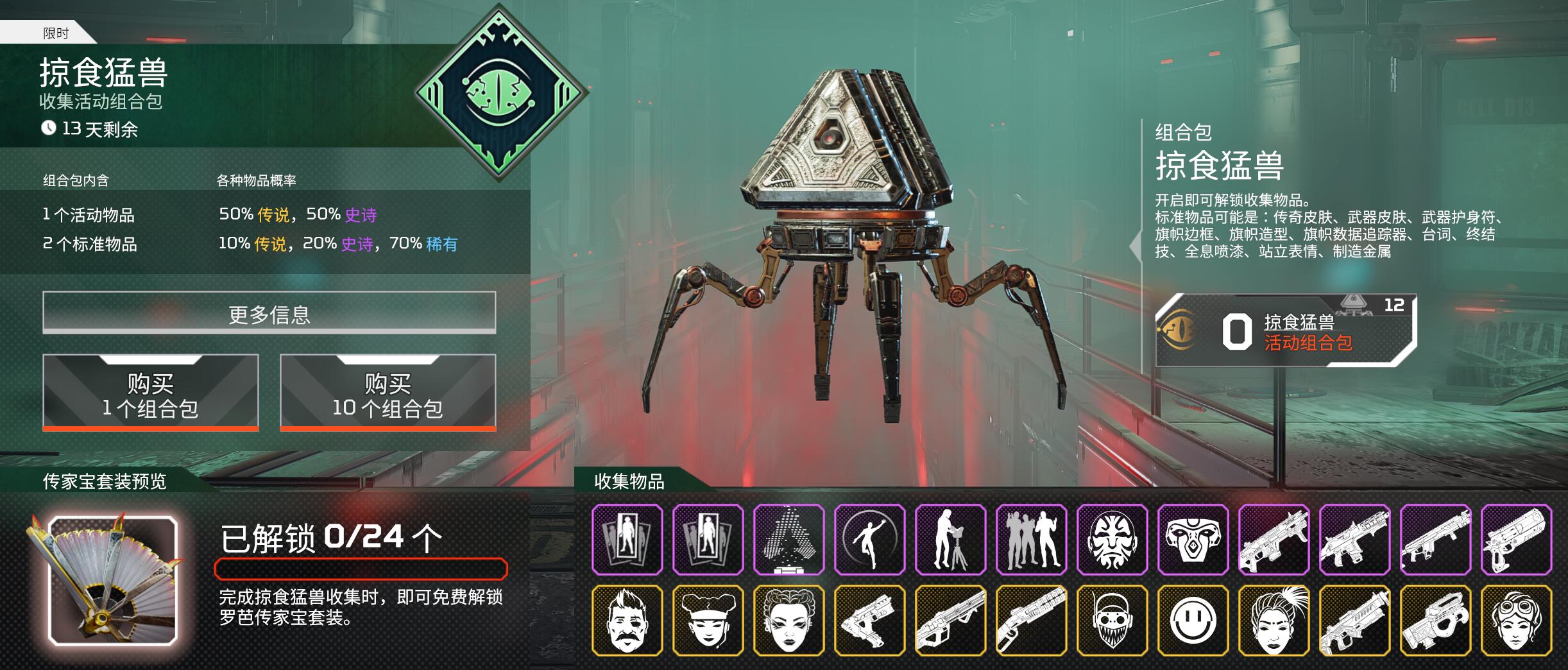Viewport: 1568px width, 670px height.
Task: Select the 掠食猛兽 活动组合包 pack tile
Action: pos(1285,331)
